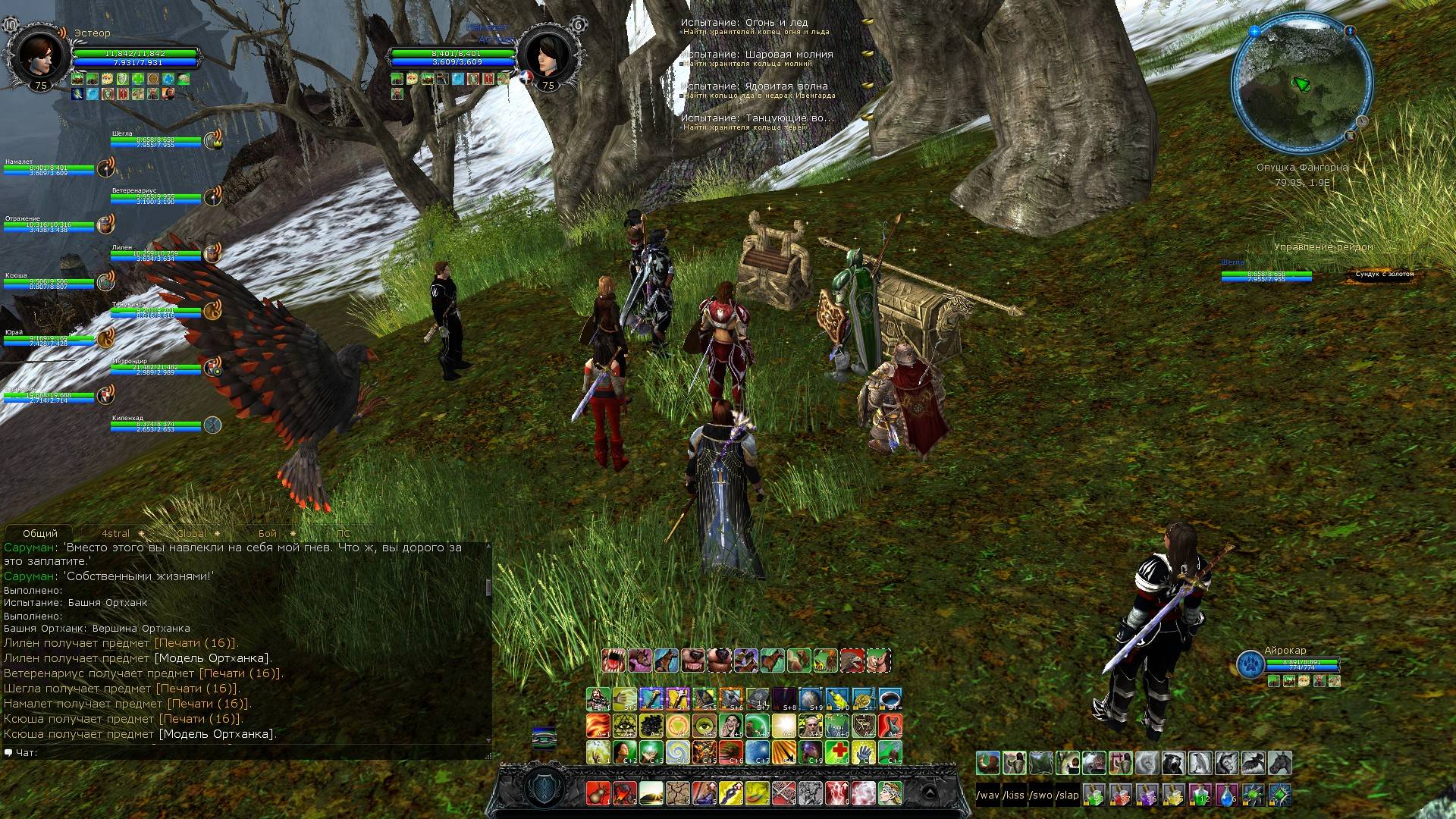Click the Испытание: Огонь и лед quest tracker
The width and height of the screenshot is (1456, 819).
(x=744, y=23)
